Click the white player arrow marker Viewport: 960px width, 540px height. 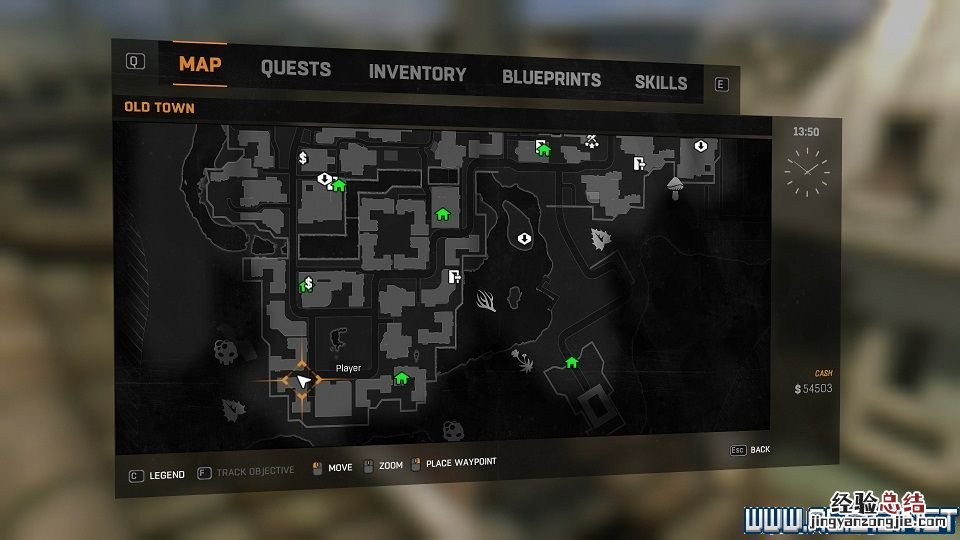pos(300,380)
